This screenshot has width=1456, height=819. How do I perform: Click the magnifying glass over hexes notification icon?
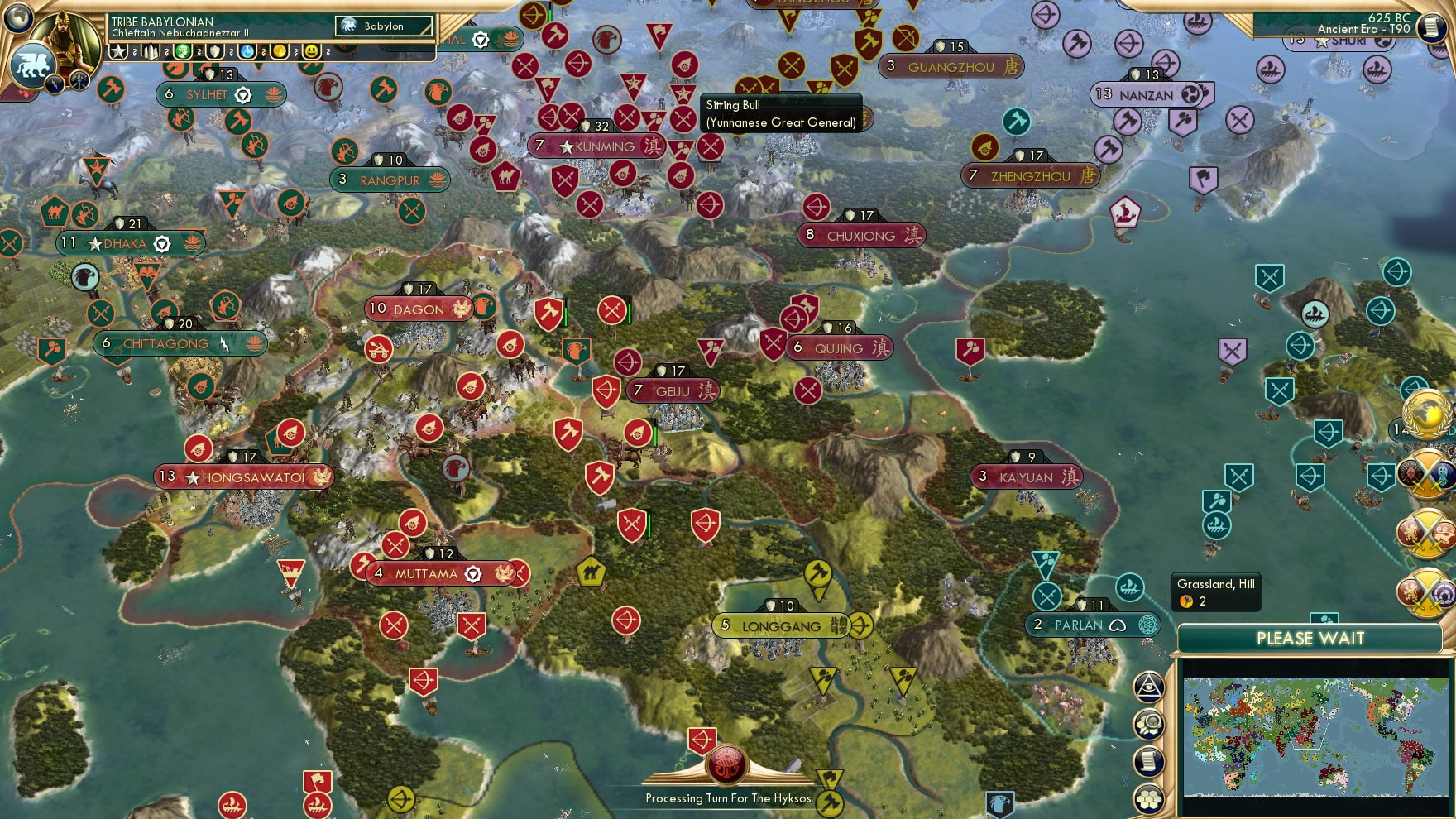click(x=1149, y=722)
